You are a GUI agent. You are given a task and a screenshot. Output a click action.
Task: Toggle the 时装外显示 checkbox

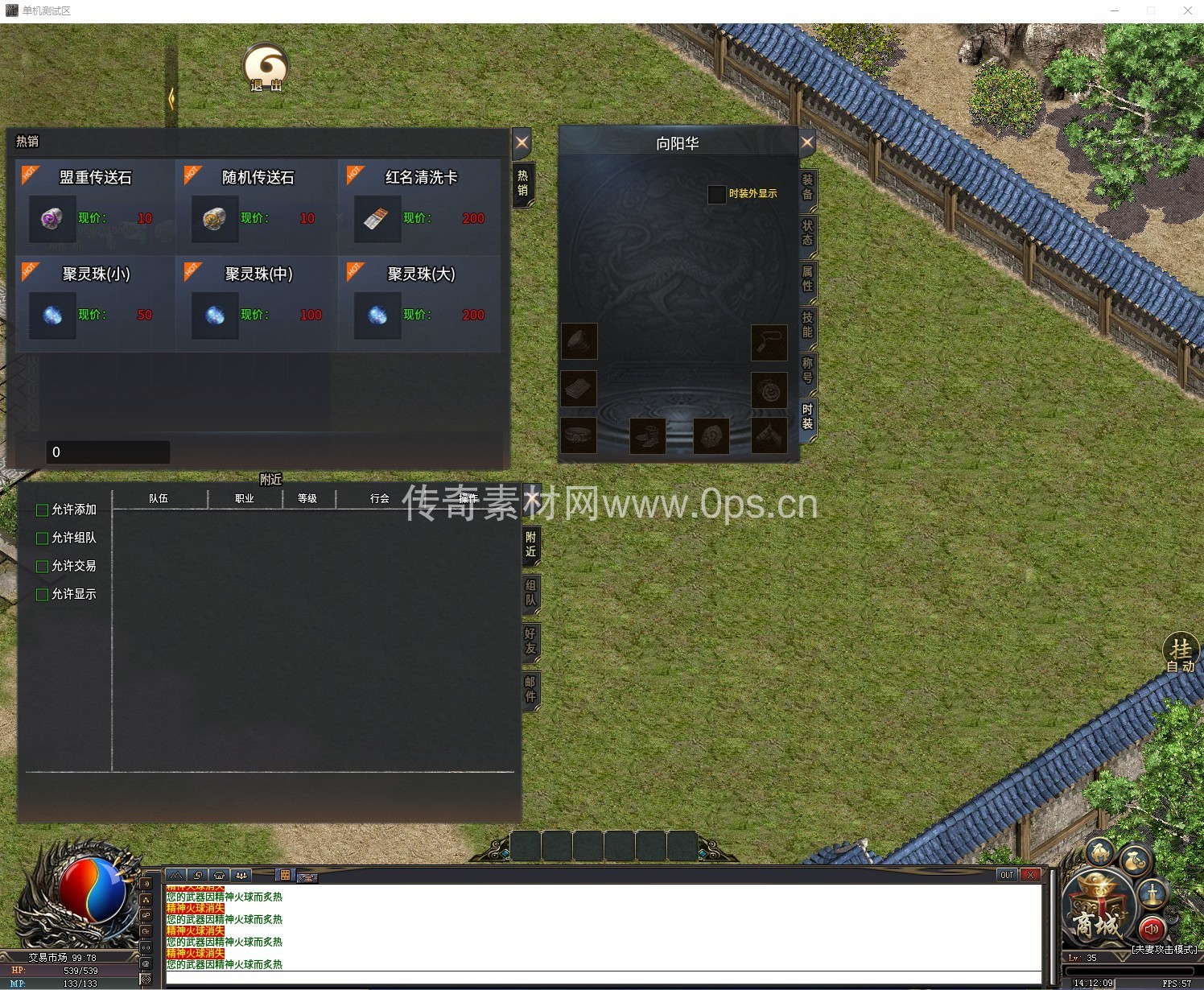[716, 194]
